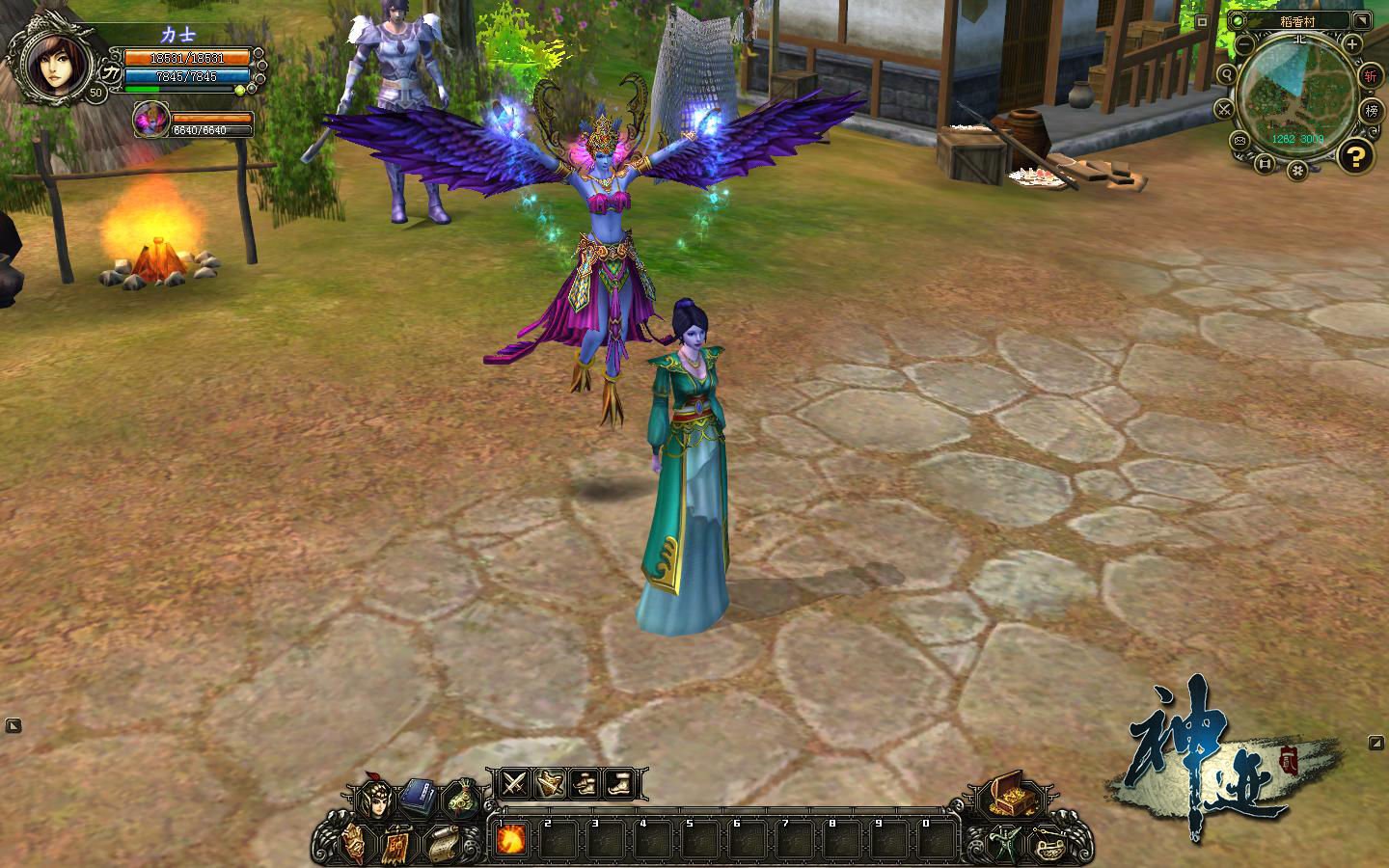Screen dimensions: 1389x868
Task: Click the red 斩 button beside minimap
Action: click(x=1370, y=76)
